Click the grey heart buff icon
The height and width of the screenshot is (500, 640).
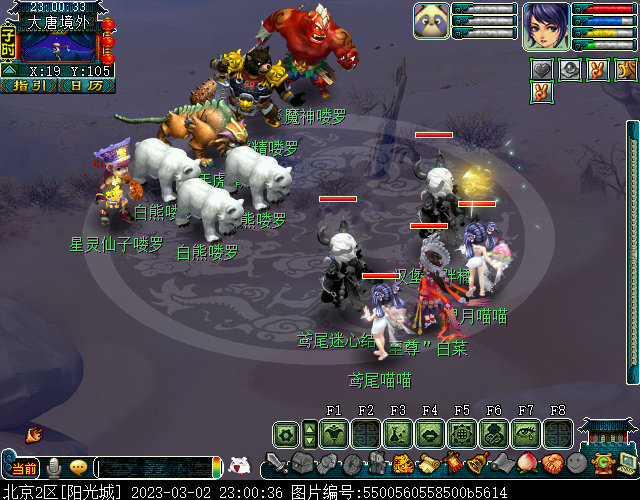coord(542,69)
